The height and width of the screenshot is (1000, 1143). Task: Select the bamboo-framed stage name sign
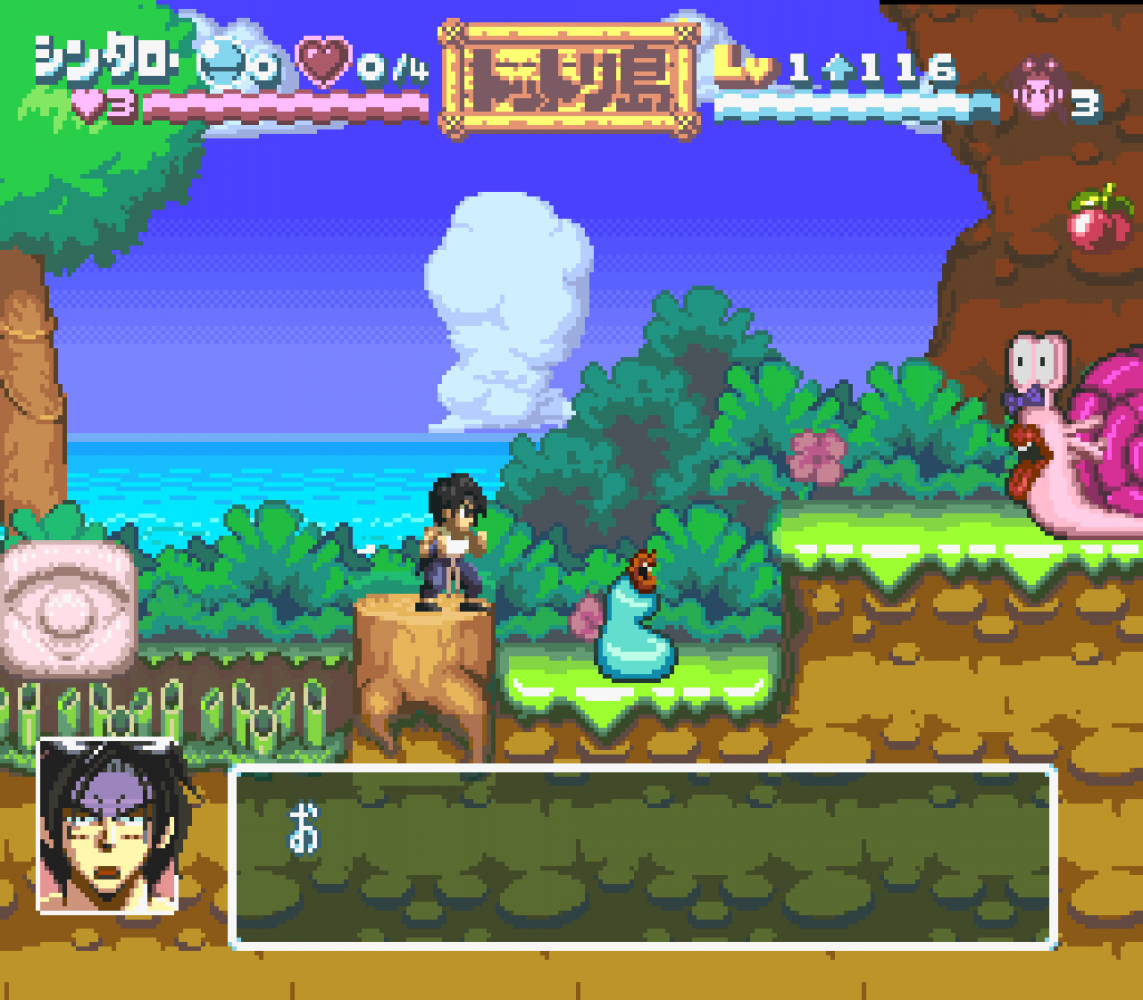click(x=568, y=77)
